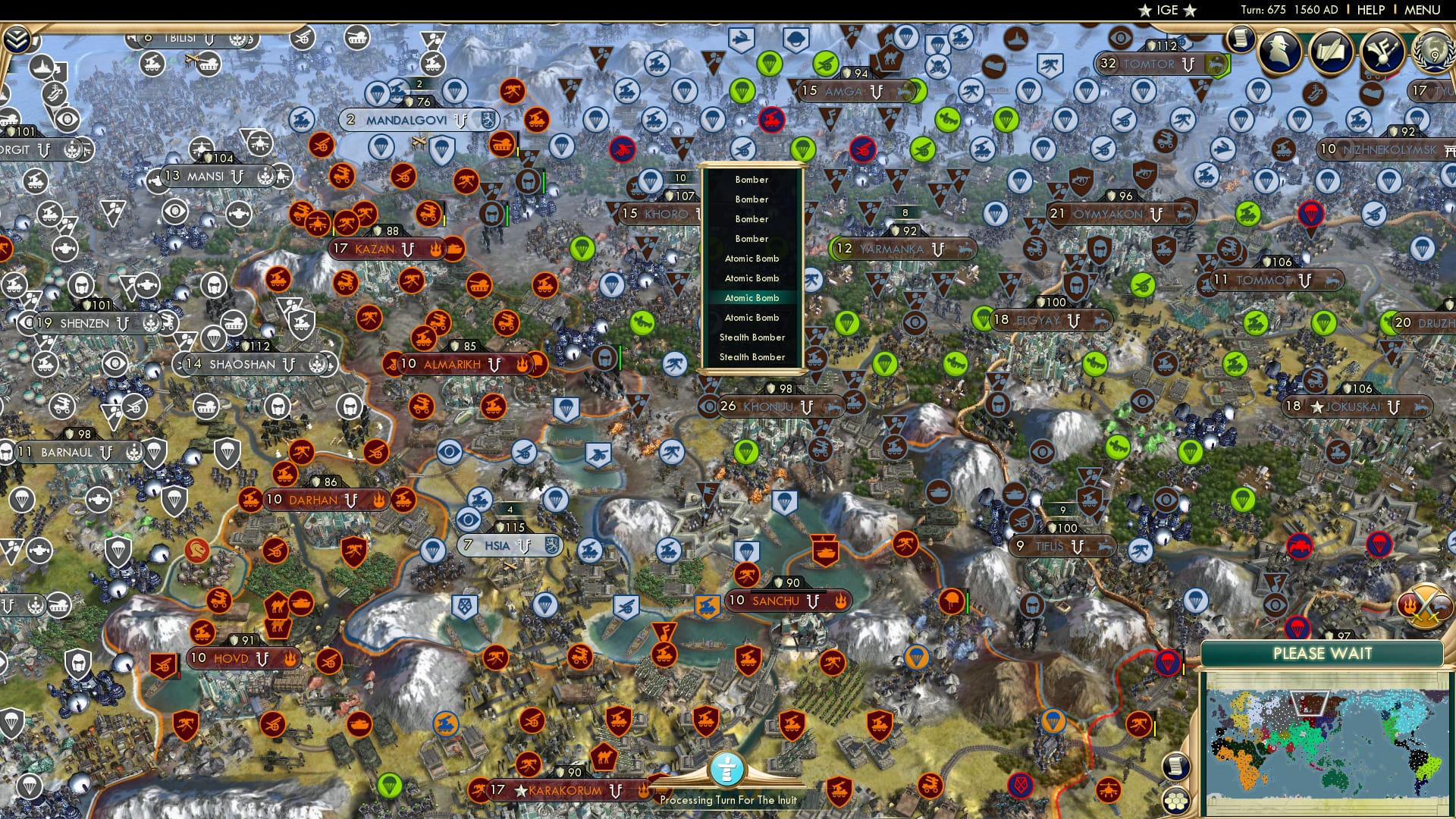The height and width of the screenshot is (819, 1456).
Task: Toggle the eye visibility marker near Shaoshan
Action: pyautogui.click(x=115, y=364)
